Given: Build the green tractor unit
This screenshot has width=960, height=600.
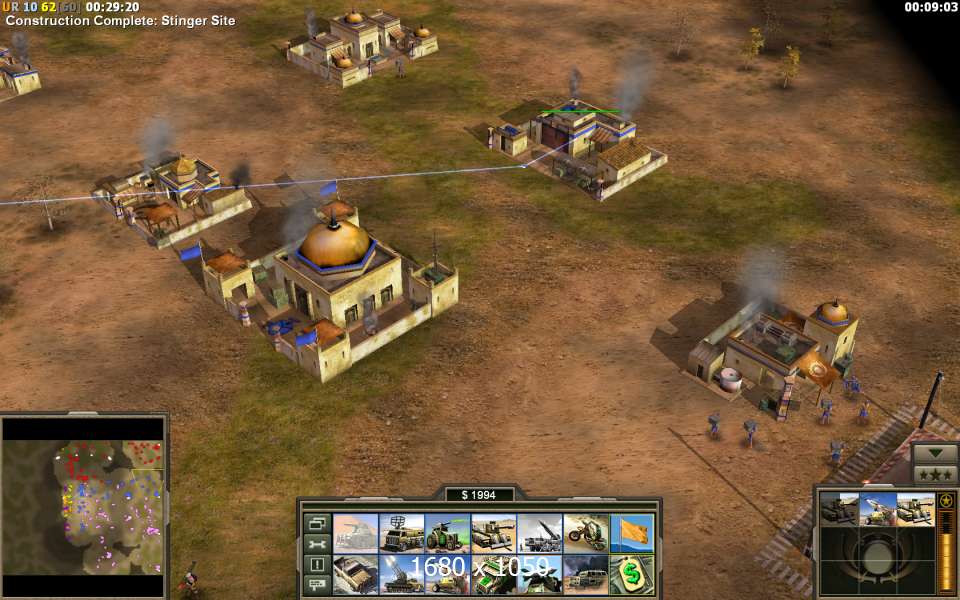Looking at the screenshot, I should tap(448, 534).
